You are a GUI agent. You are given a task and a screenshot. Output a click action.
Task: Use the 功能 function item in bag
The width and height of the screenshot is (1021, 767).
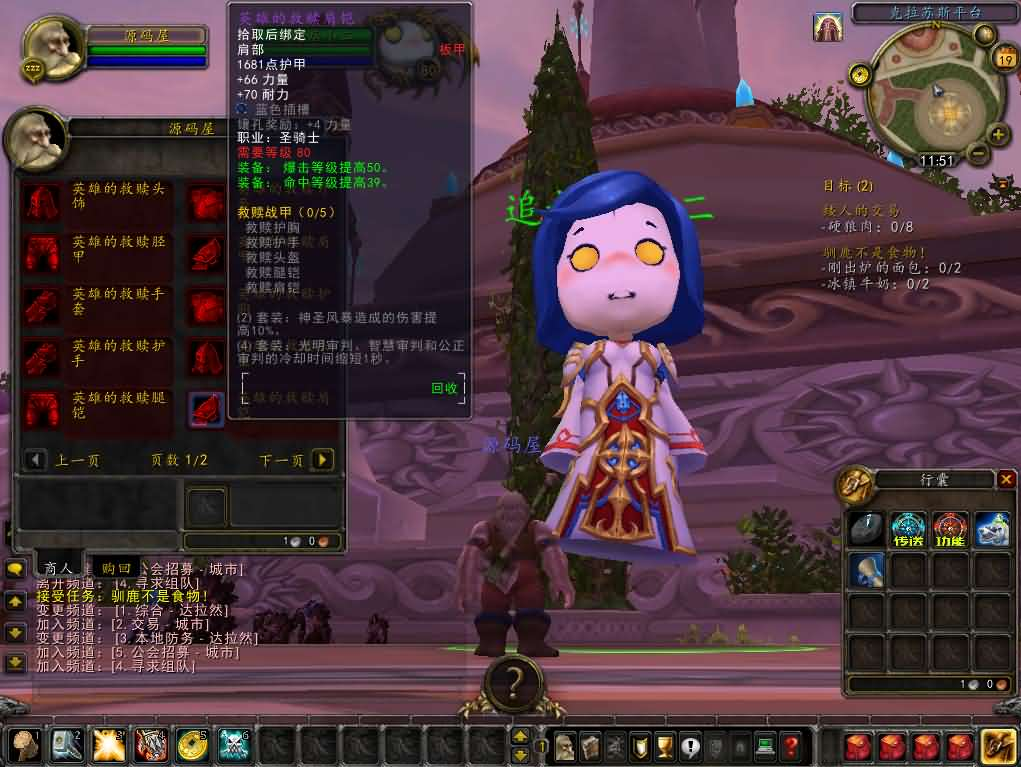point(950,528)
